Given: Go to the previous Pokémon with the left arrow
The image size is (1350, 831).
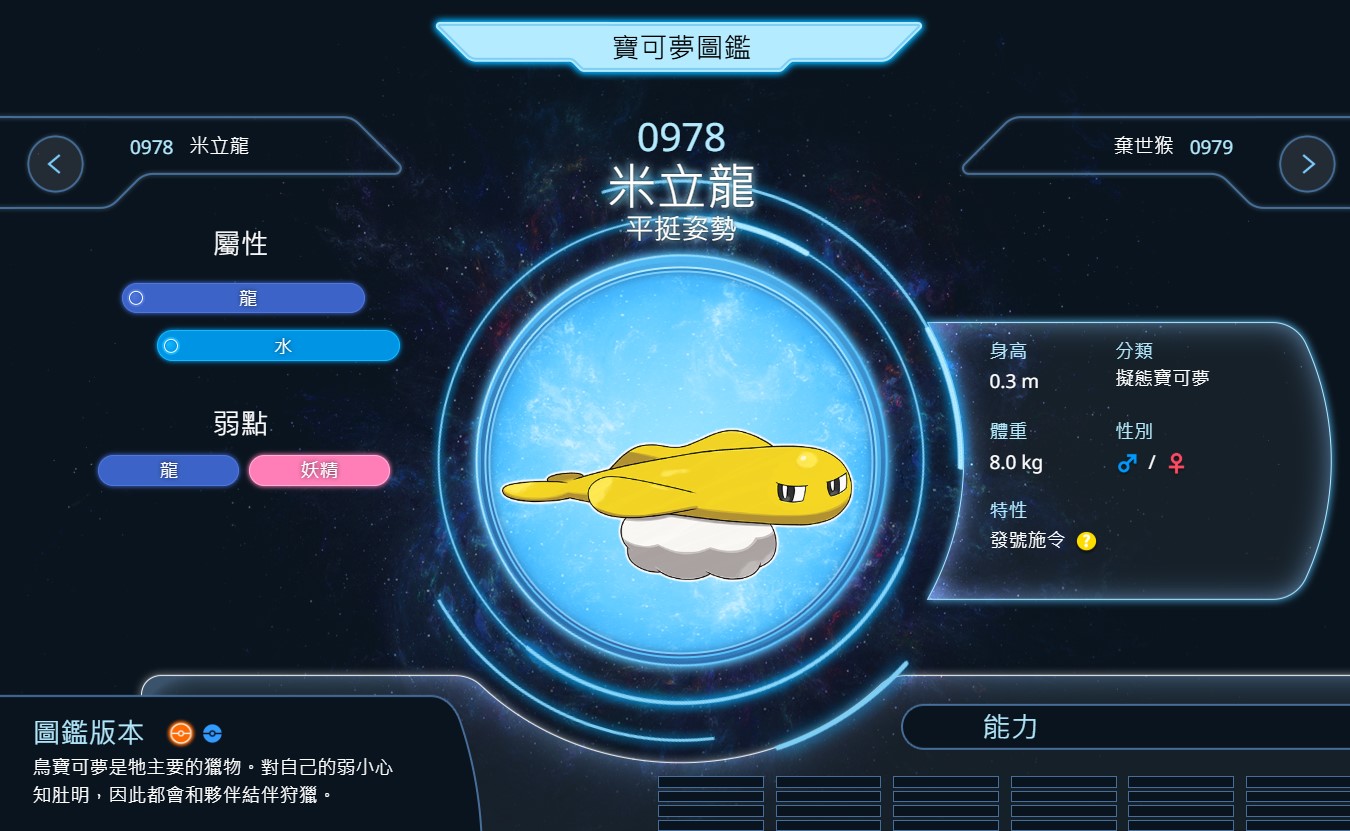Looking at the screenshot, I should coord(55,164).
